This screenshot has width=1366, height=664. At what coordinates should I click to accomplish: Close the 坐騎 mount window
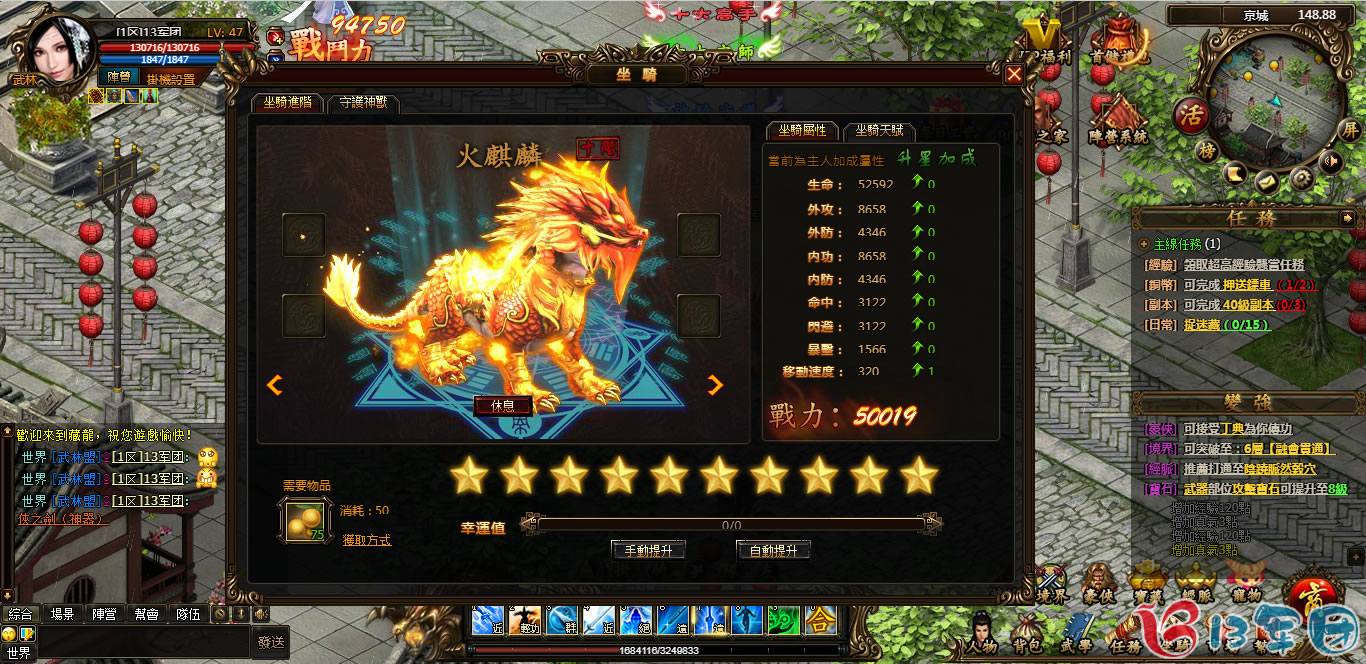click(1014, 74)
